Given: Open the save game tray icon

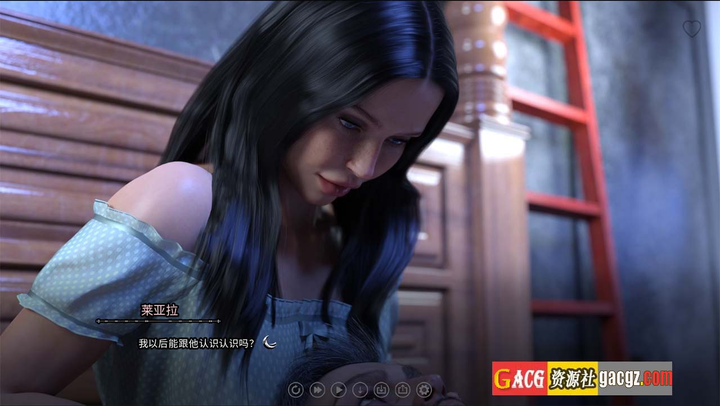Looking at the screenshot, I should point(381,389).
